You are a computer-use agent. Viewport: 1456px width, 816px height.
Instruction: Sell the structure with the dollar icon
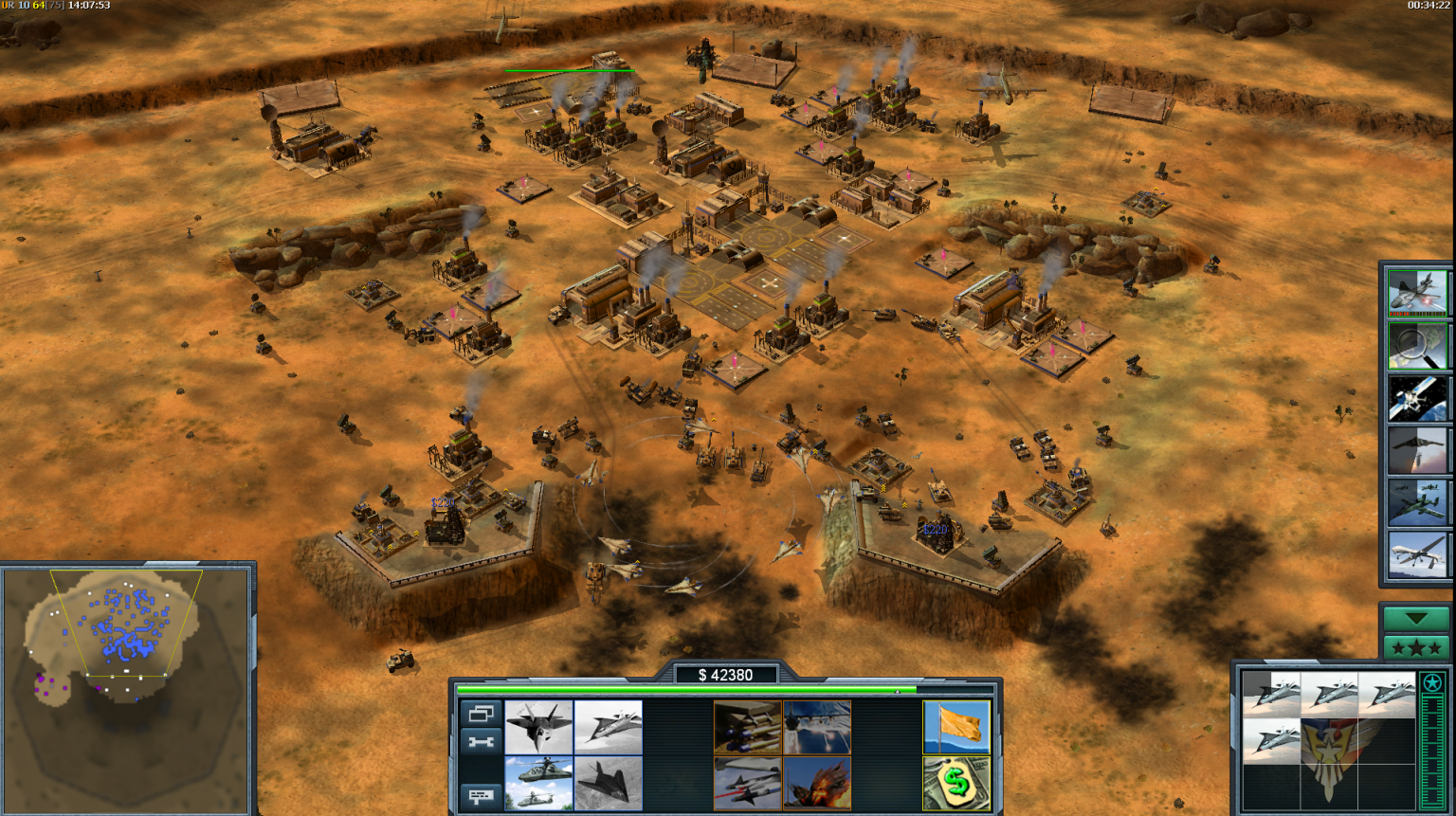tap(955, 780)
